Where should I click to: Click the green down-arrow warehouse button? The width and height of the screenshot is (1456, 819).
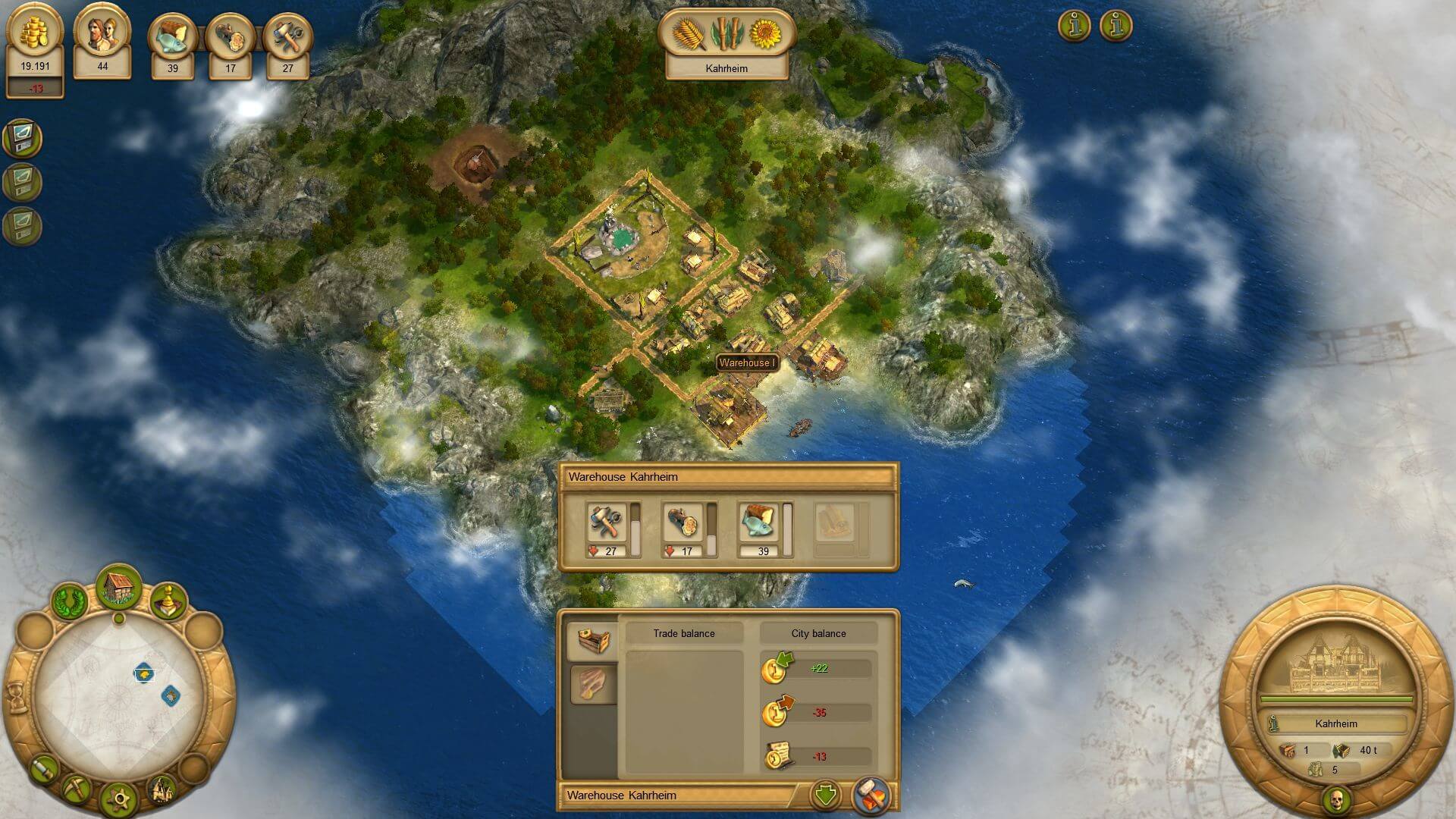[x=825, y=795]
